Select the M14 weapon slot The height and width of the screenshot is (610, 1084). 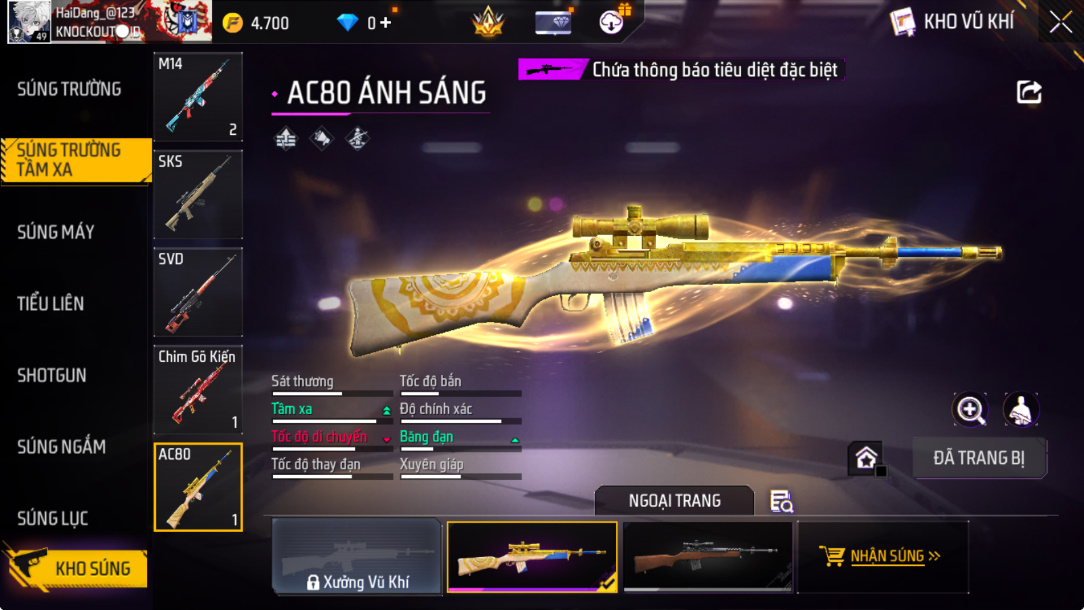pyautogui.click(x=198, y=97)
